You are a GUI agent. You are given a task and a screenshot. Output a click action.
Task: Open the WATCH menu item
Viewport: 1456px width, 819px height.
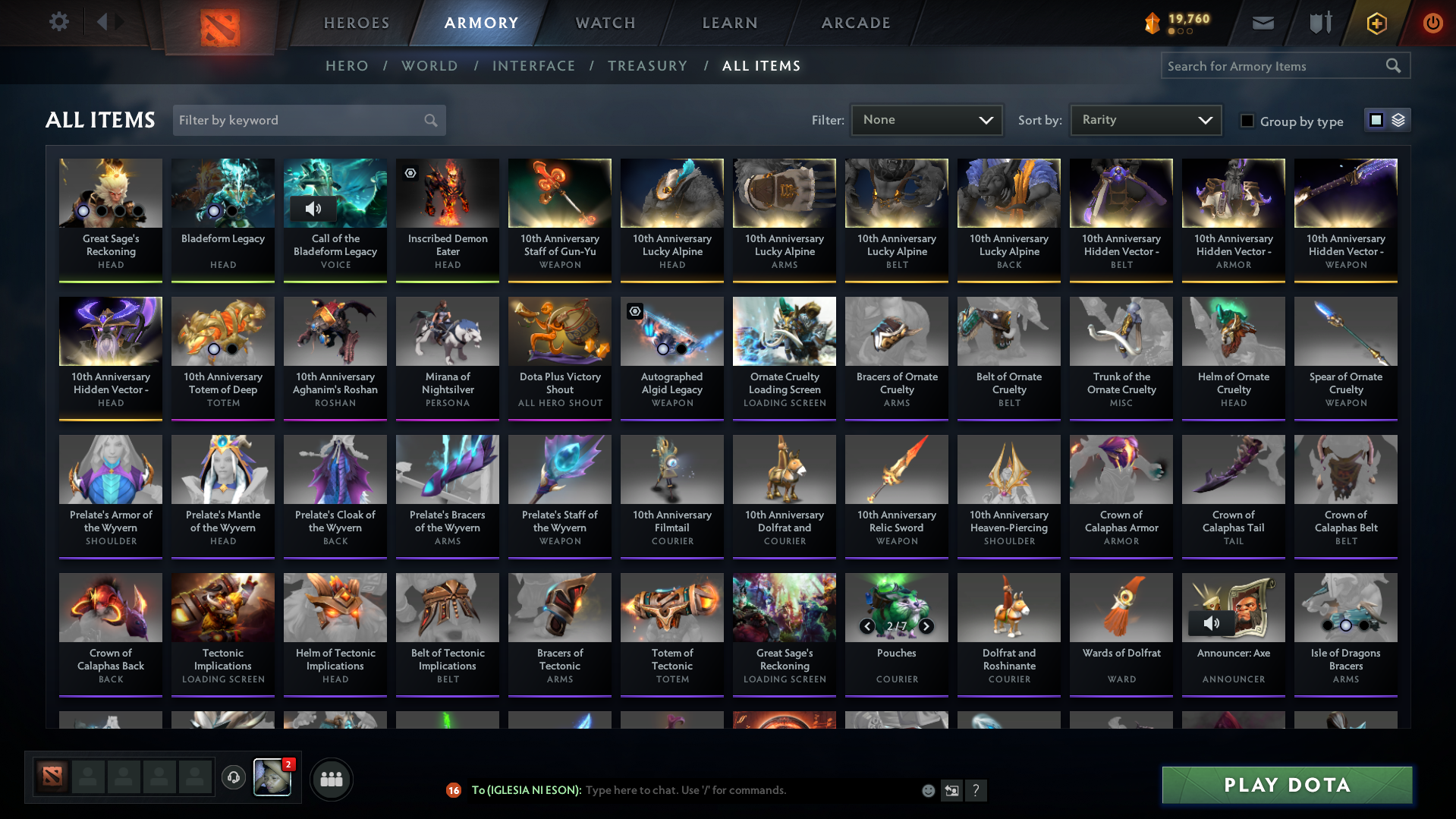[x=605, y=23]
